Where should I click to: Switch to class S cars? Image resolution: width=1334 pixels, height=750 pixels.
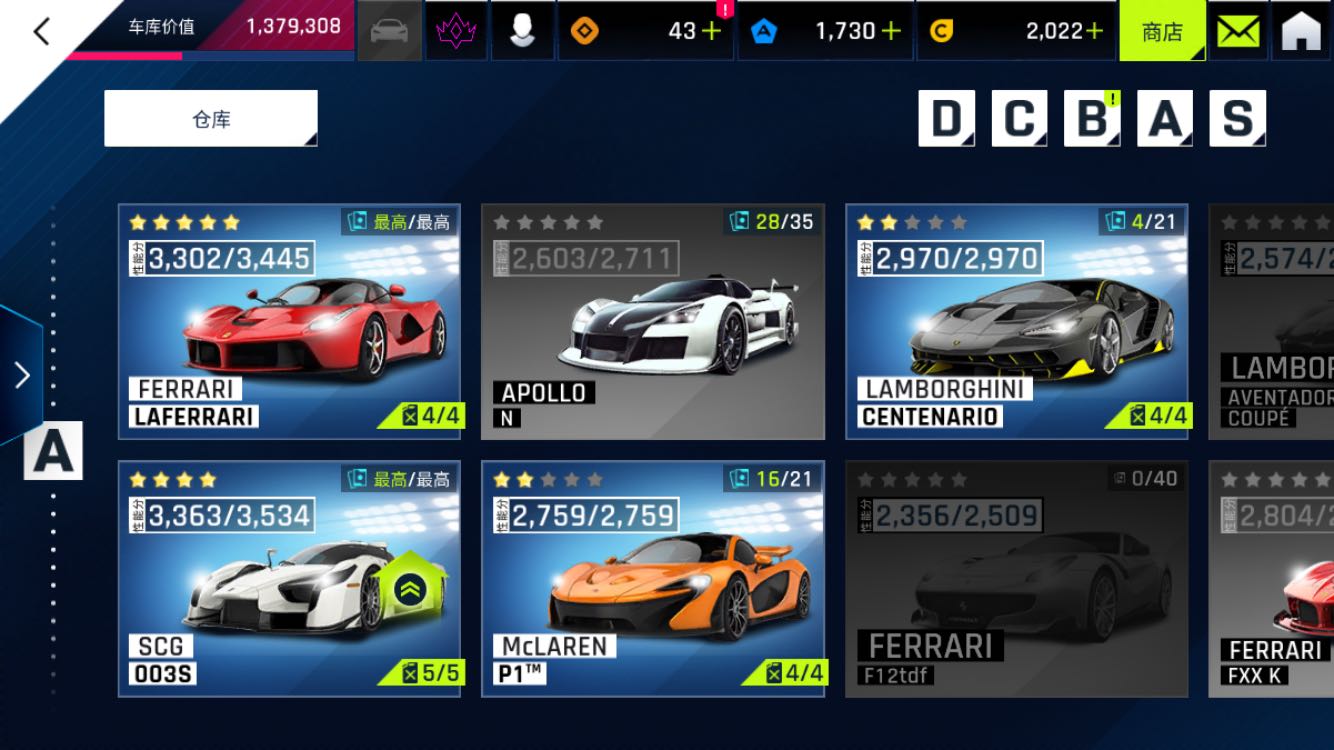[x=1238, y=119]
